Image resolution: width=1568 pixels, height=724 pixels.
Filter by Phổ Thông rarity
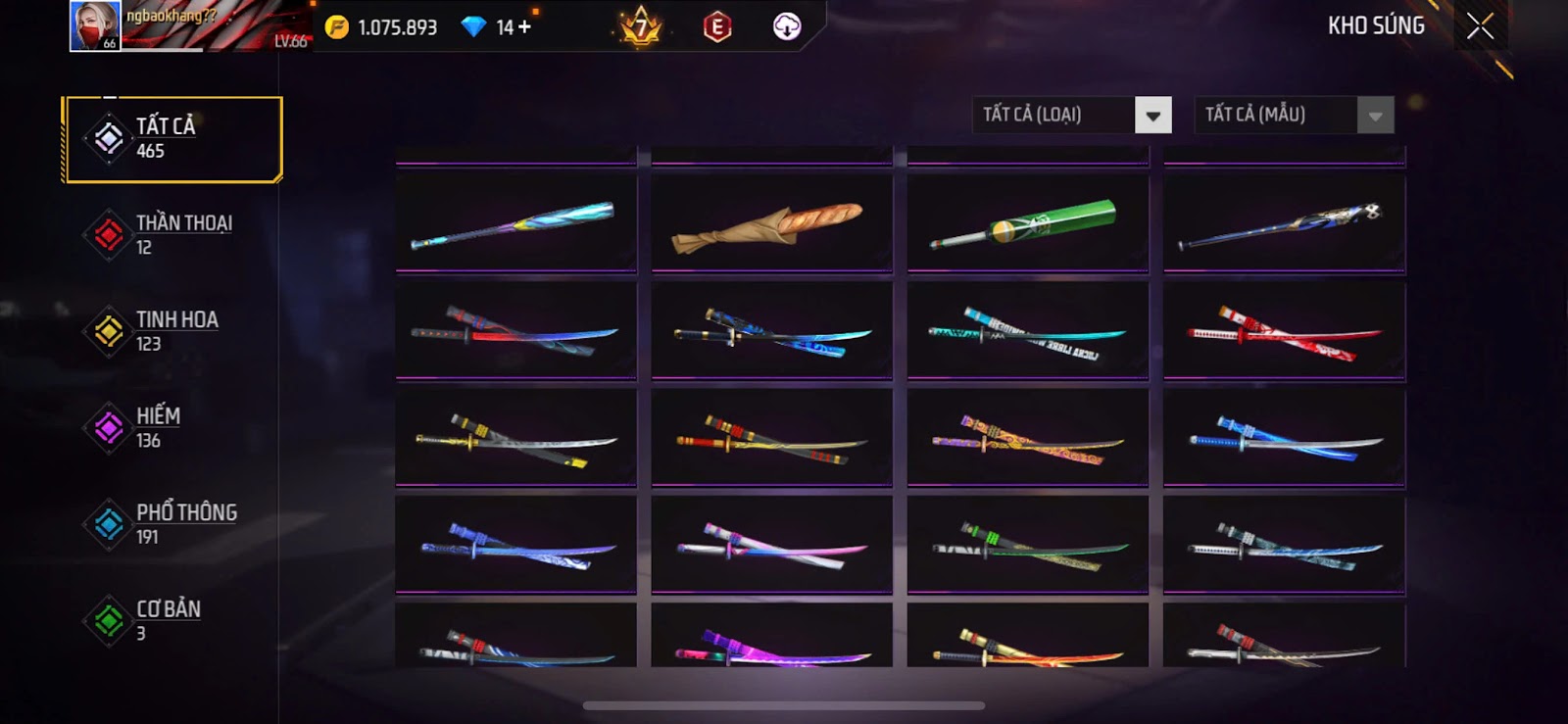pos(172,524)
